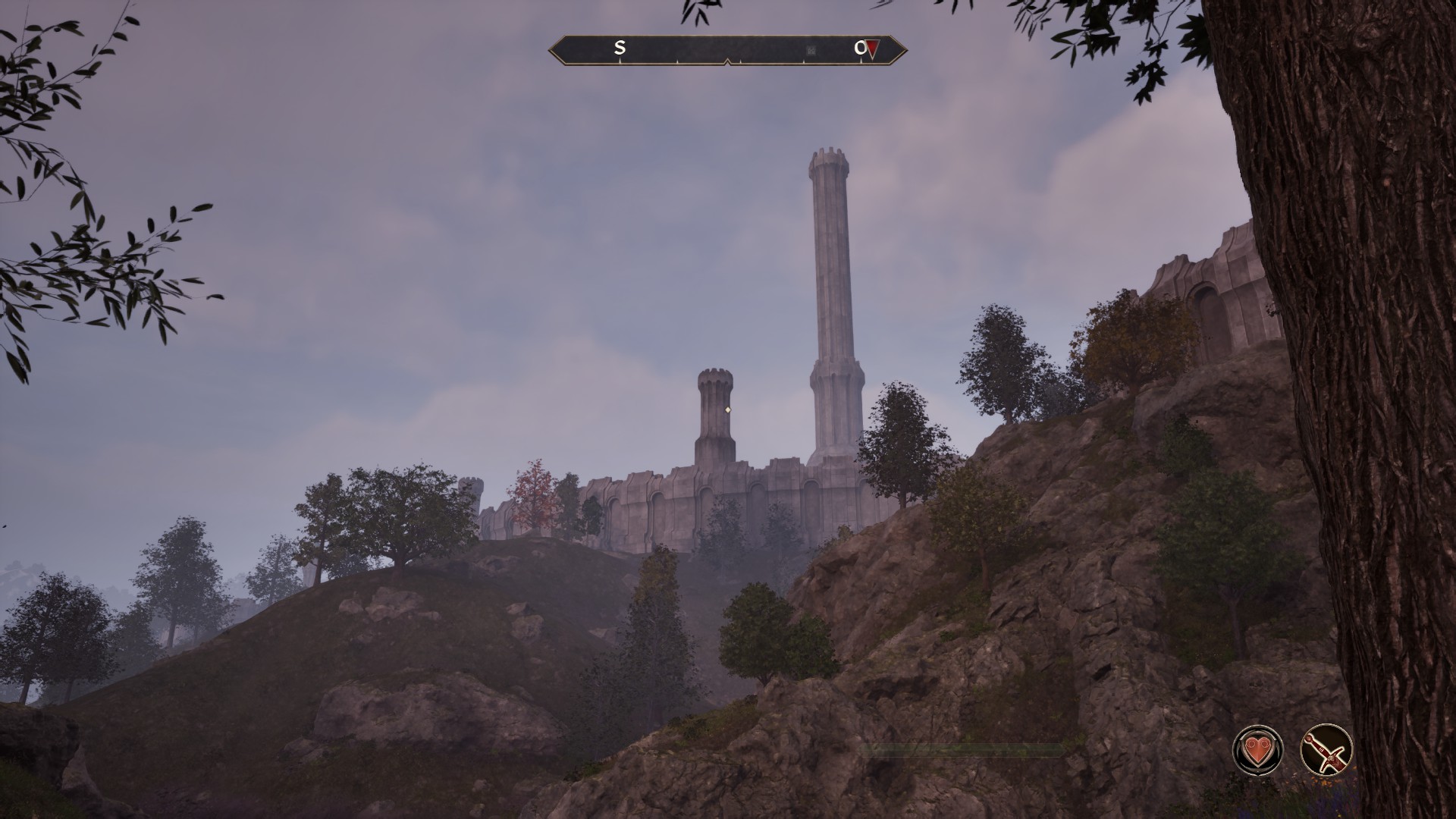
Task: Select the heart spell icon
Action: point(1259,751)
